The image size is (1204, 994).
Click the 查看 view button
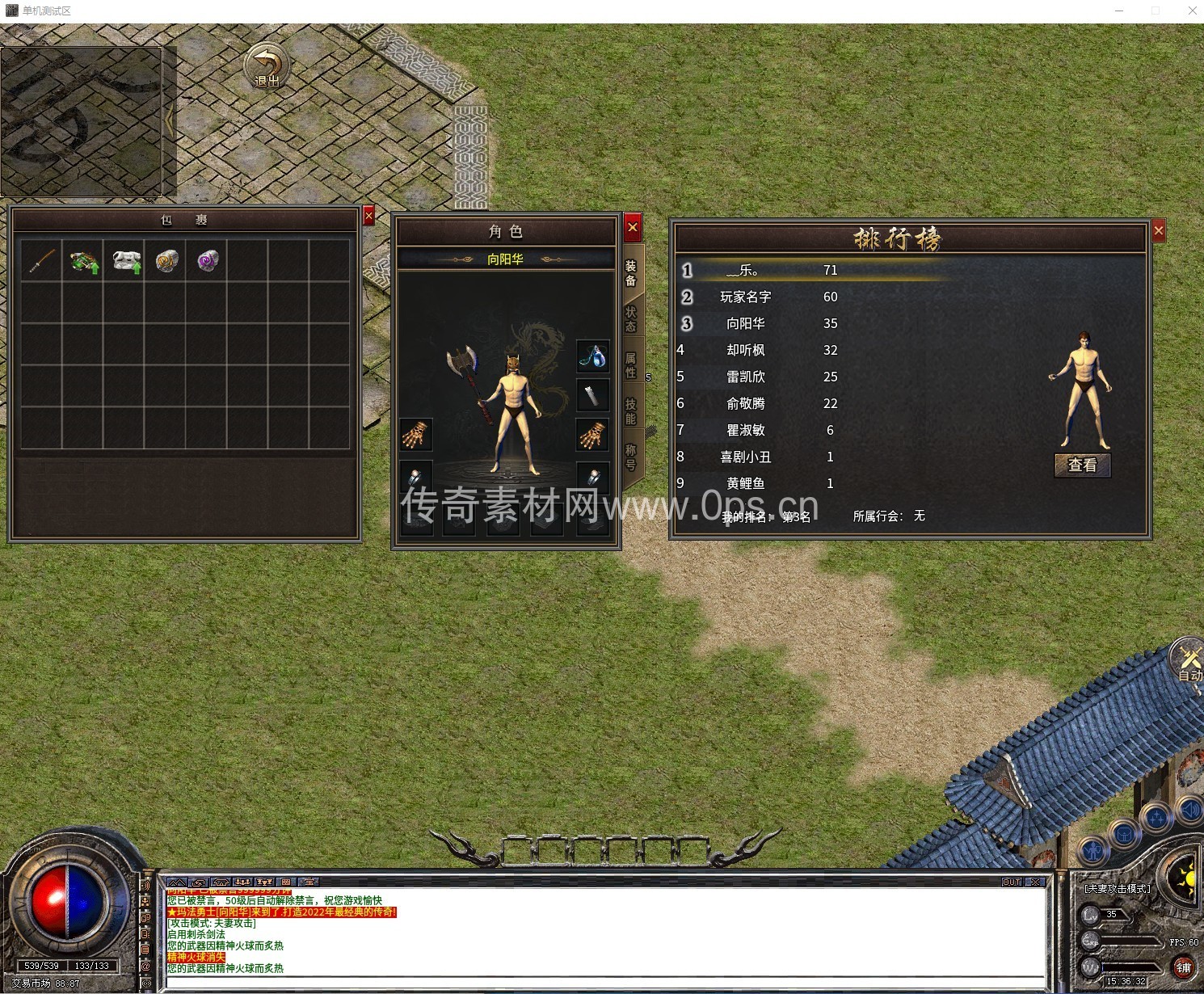tap(1083, 465)
